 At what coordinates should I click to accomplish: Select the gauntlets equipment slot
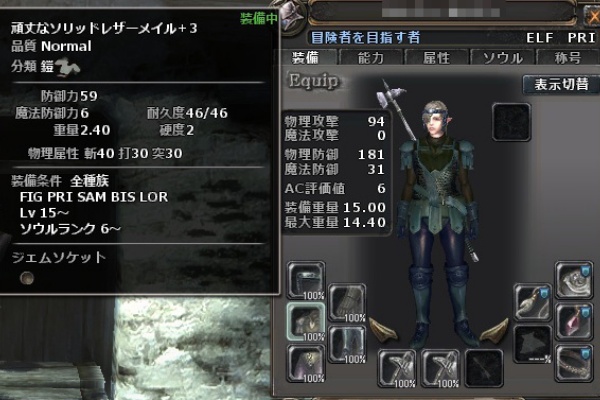(347, 302)
